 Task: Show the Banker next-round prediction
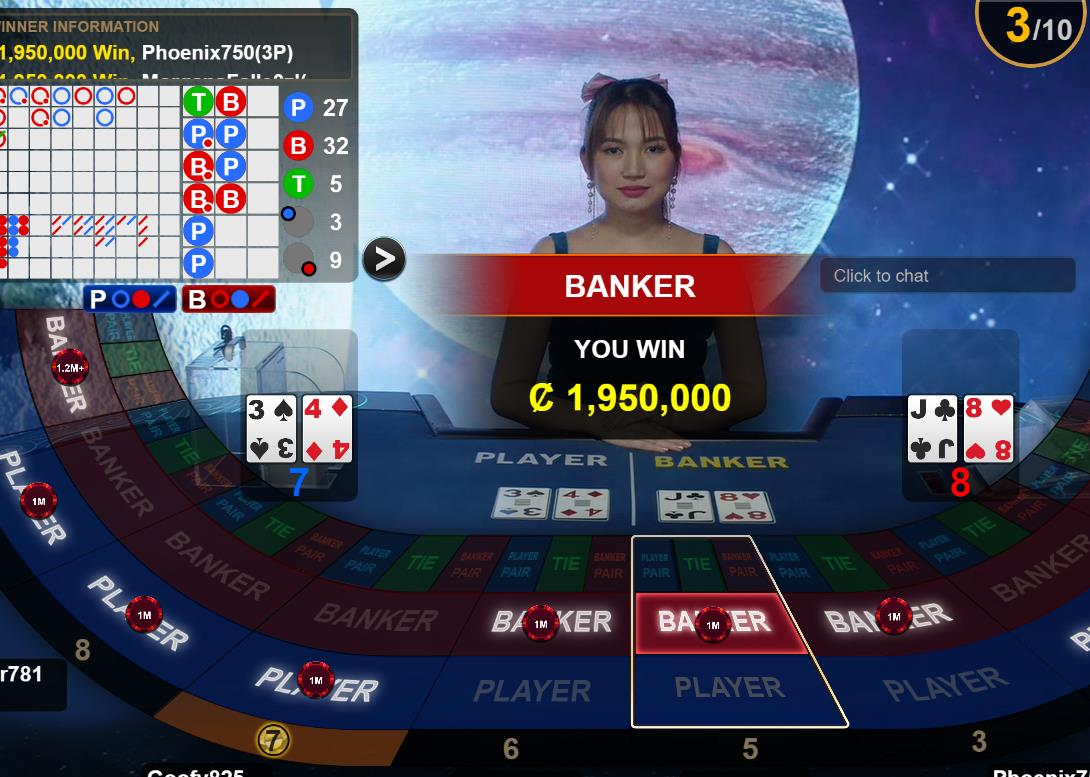[x=228, y=298]
